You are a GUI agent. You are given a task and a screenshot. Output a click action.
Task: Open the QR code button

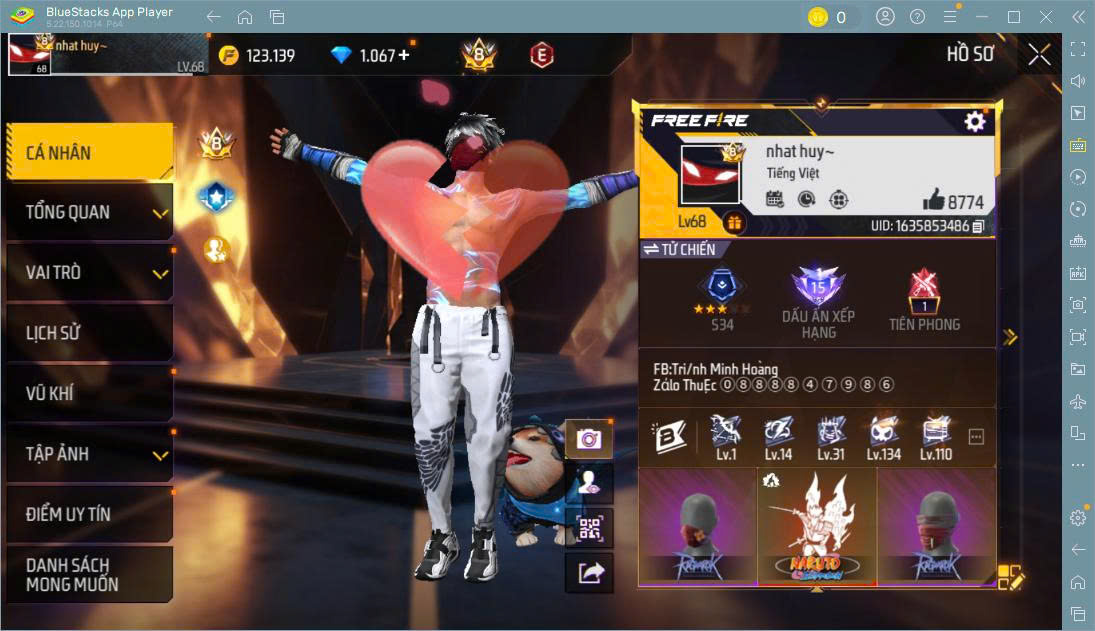(x=589, y=527)
